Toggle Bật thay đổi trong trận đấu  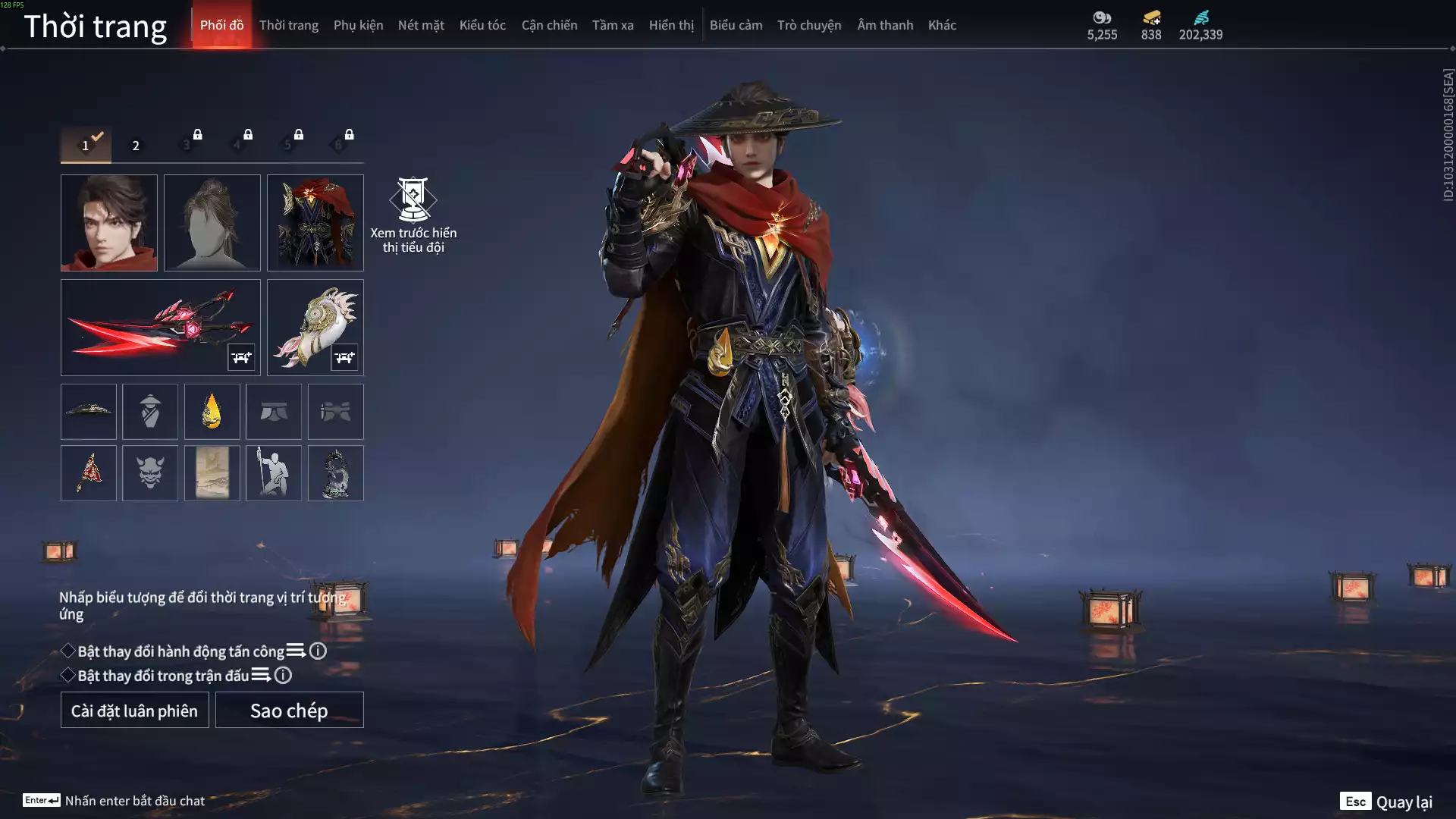pyautogui.click(x=68, y=675)
